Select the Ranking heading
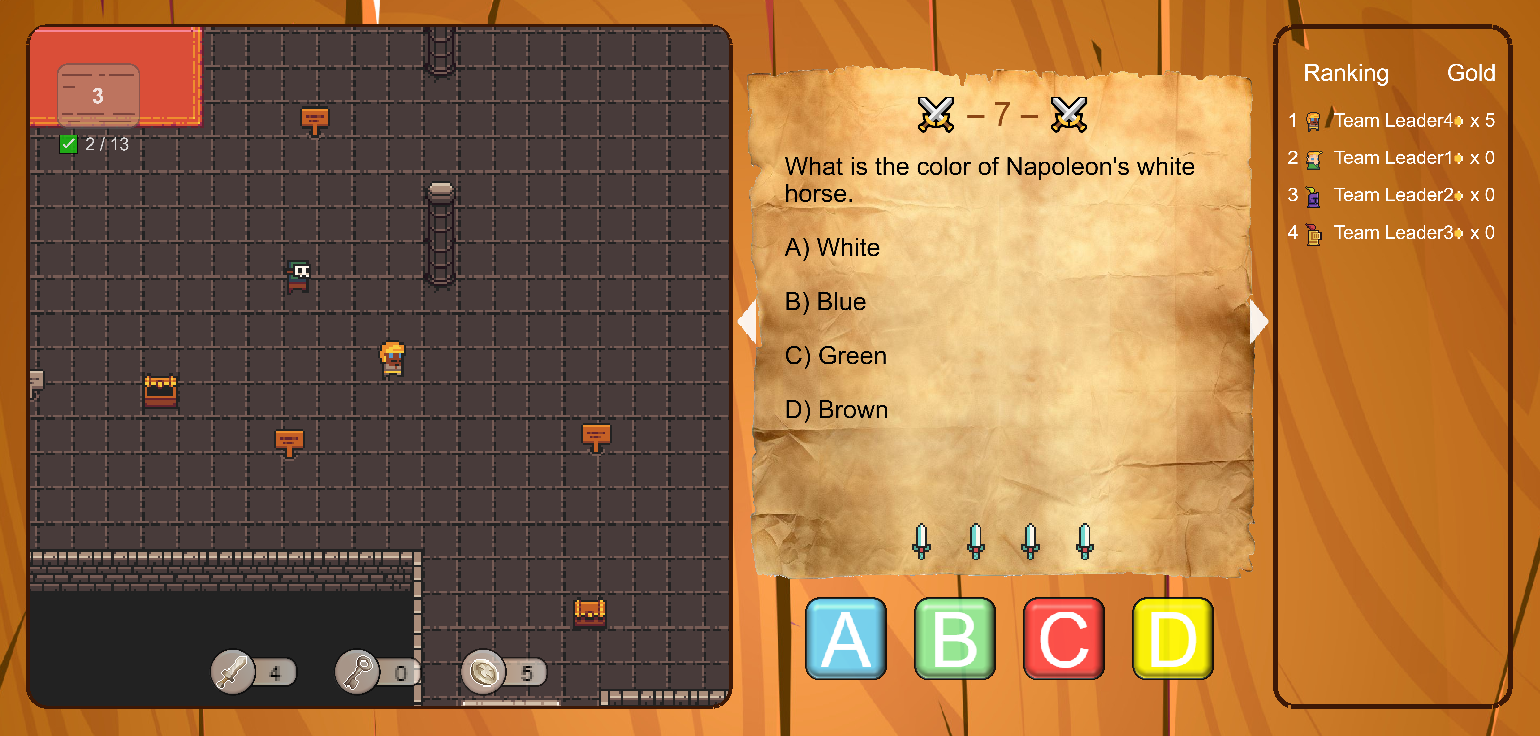 pos(1346,73)
